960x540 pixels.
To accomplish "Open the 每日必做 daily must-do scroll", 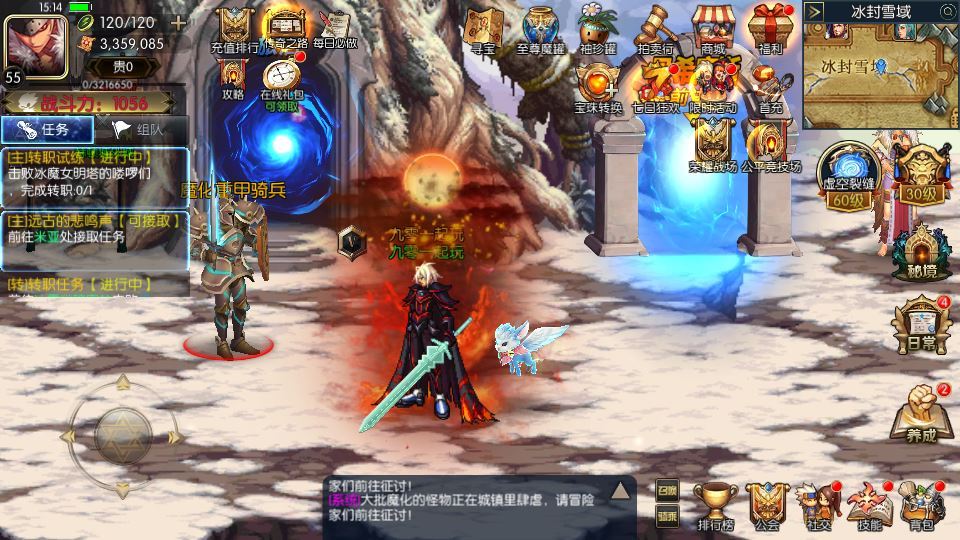I will click(x=332, y=28).
